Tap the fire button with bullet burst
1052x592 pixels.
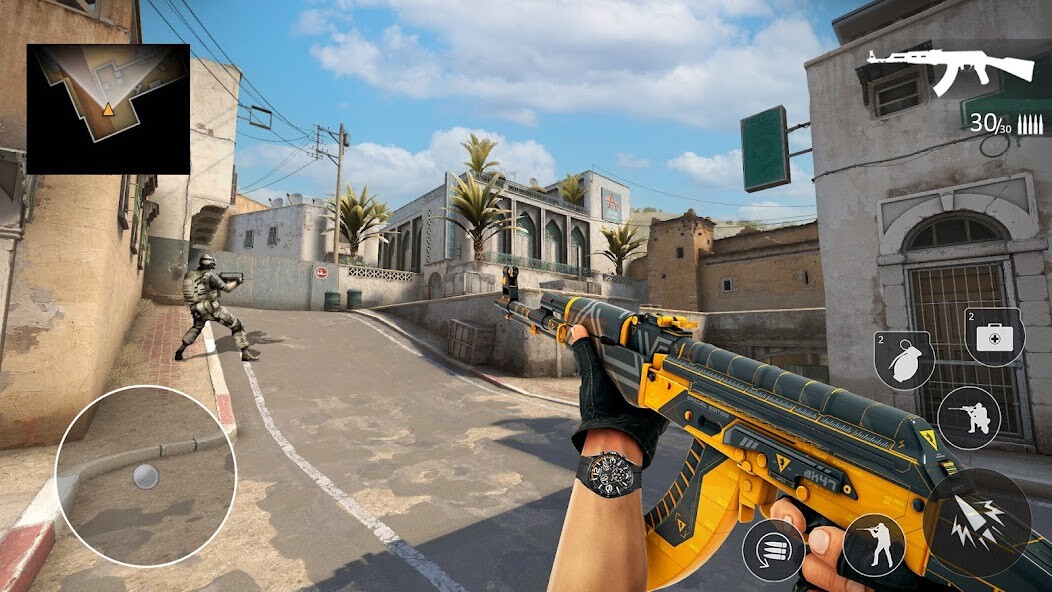(977, 522)
